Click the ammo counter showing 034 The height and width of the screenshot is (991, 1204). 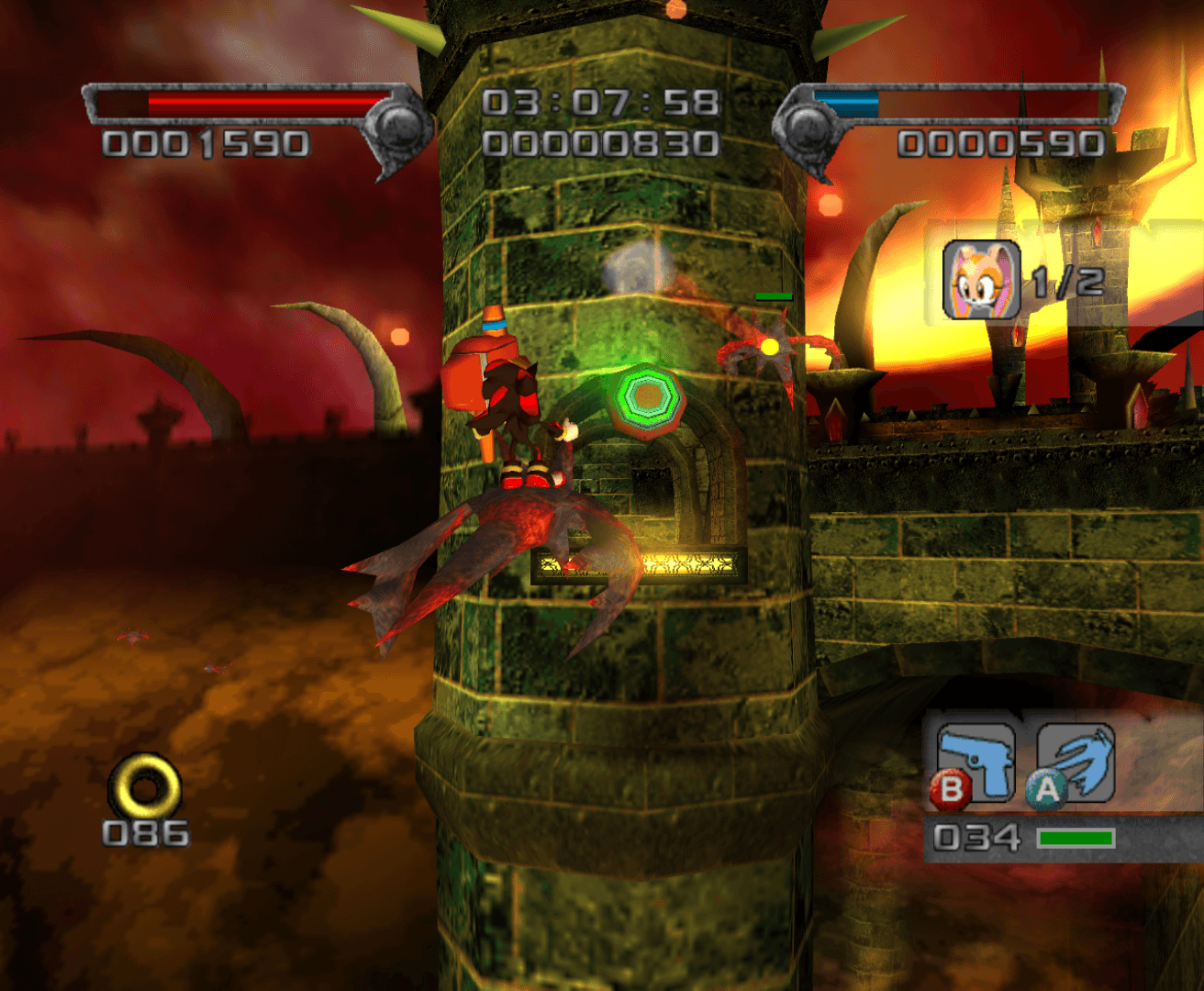pyautogui.click(x=978, y=837)
